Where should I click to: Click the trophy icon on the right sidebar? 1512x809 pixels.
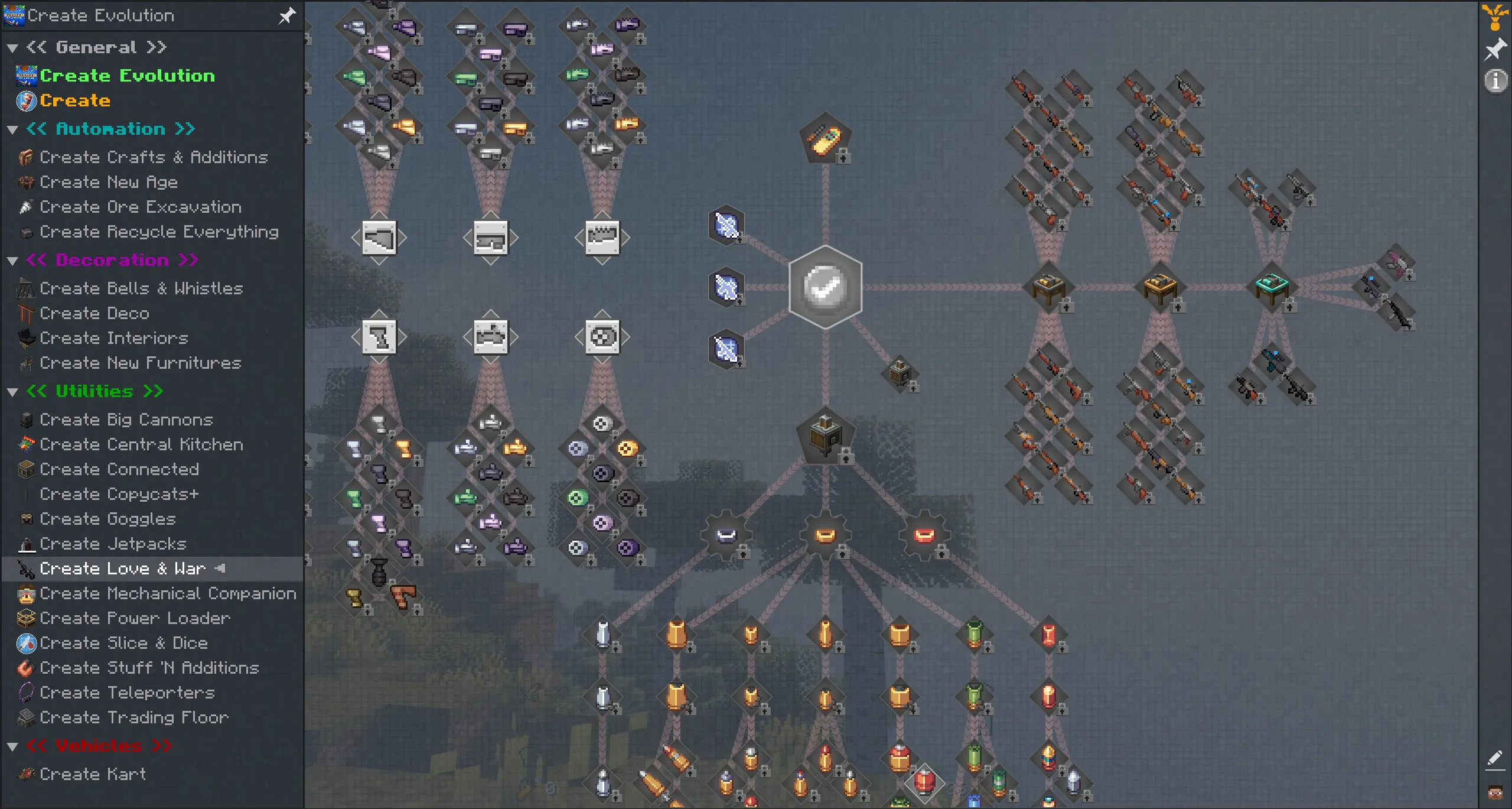(x=1495, y=16)
